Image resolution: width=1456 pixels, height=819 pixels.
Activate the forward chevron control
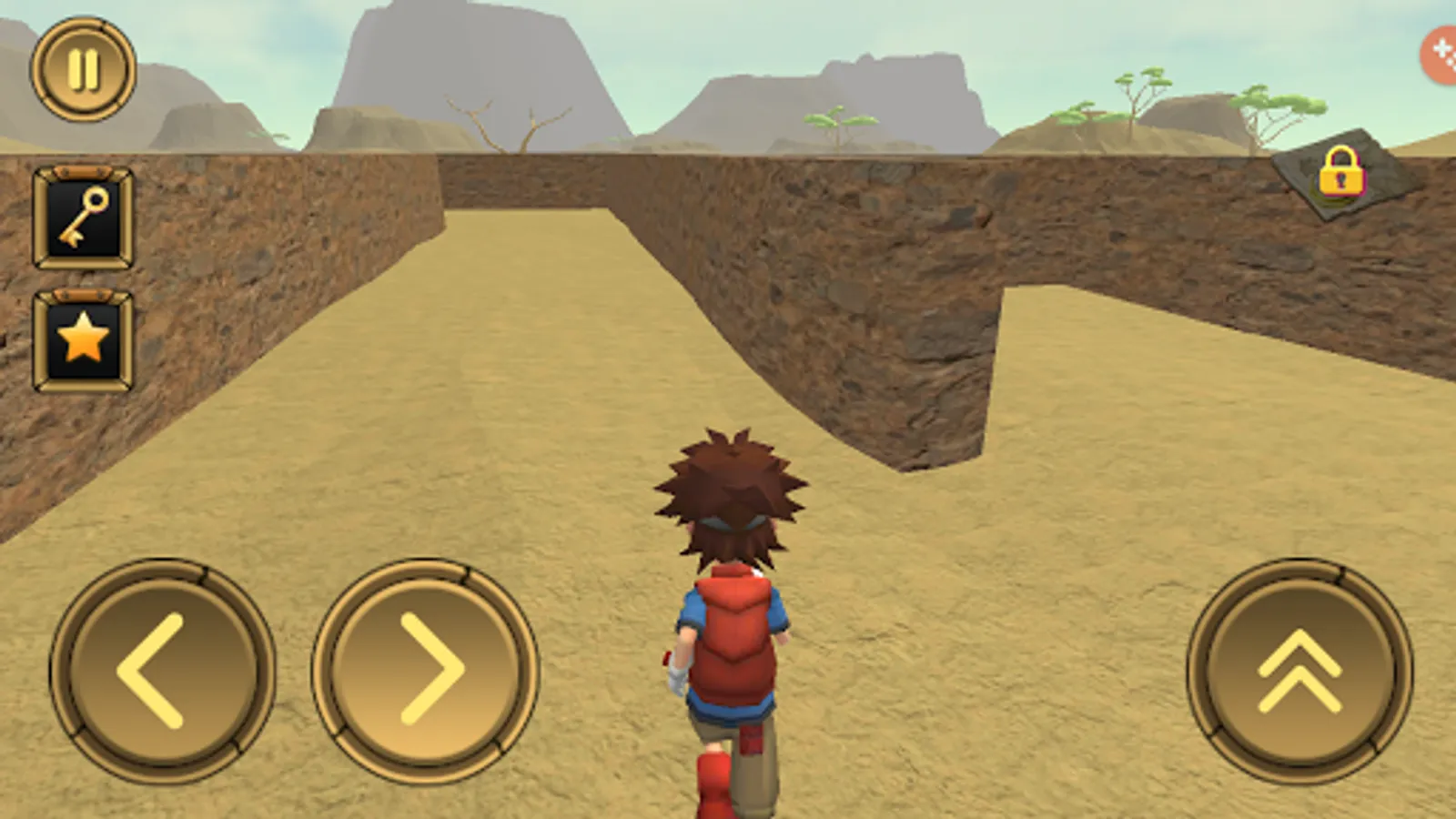point(1299,669)
